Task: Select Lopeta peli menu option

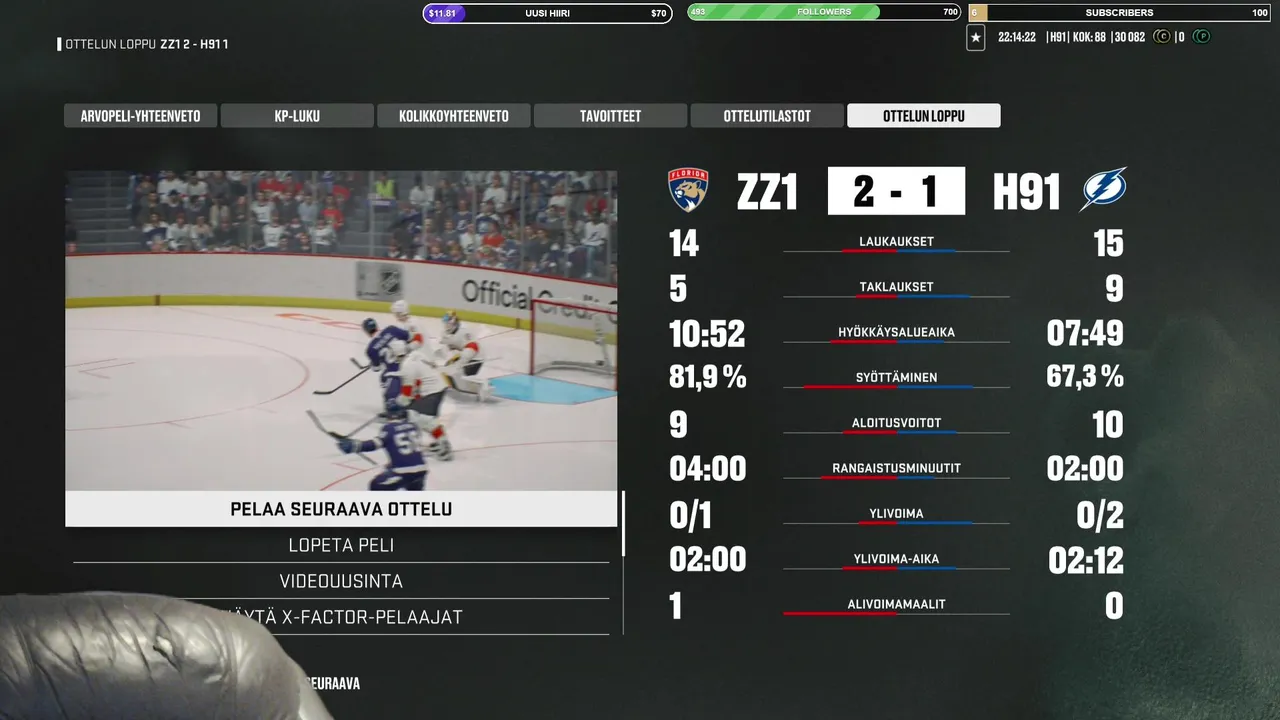Action: point(341,545)
